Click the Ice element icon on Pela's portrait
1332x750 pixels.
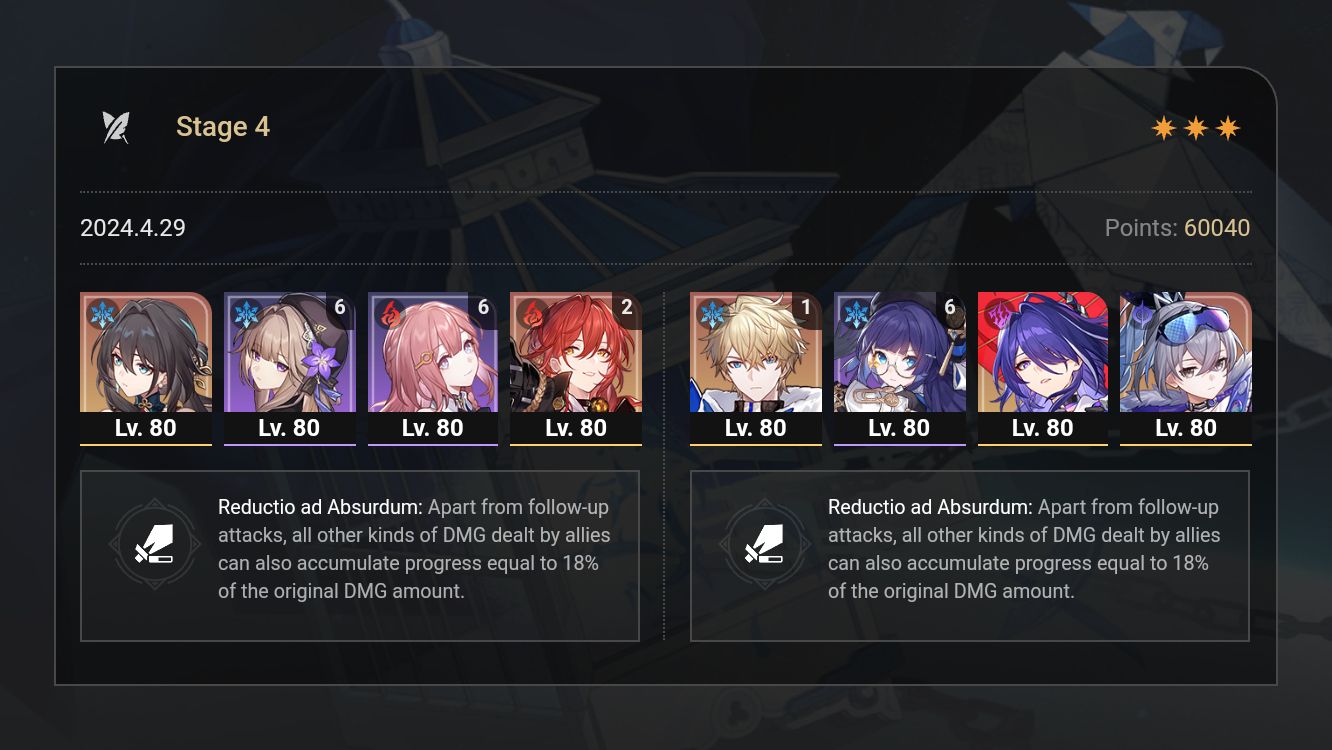(855, 312)
